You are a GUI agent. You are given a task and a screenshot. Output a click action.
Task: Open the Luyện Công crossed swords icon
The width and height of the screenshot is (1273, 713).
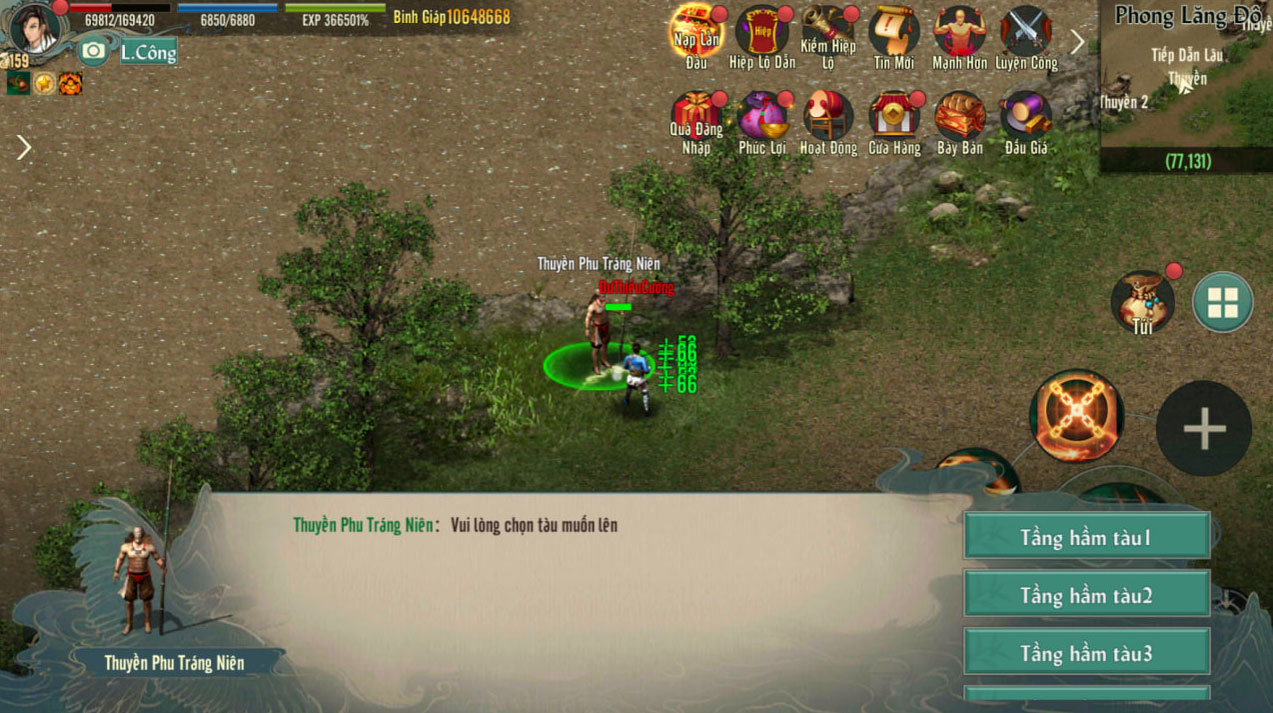1026,32
